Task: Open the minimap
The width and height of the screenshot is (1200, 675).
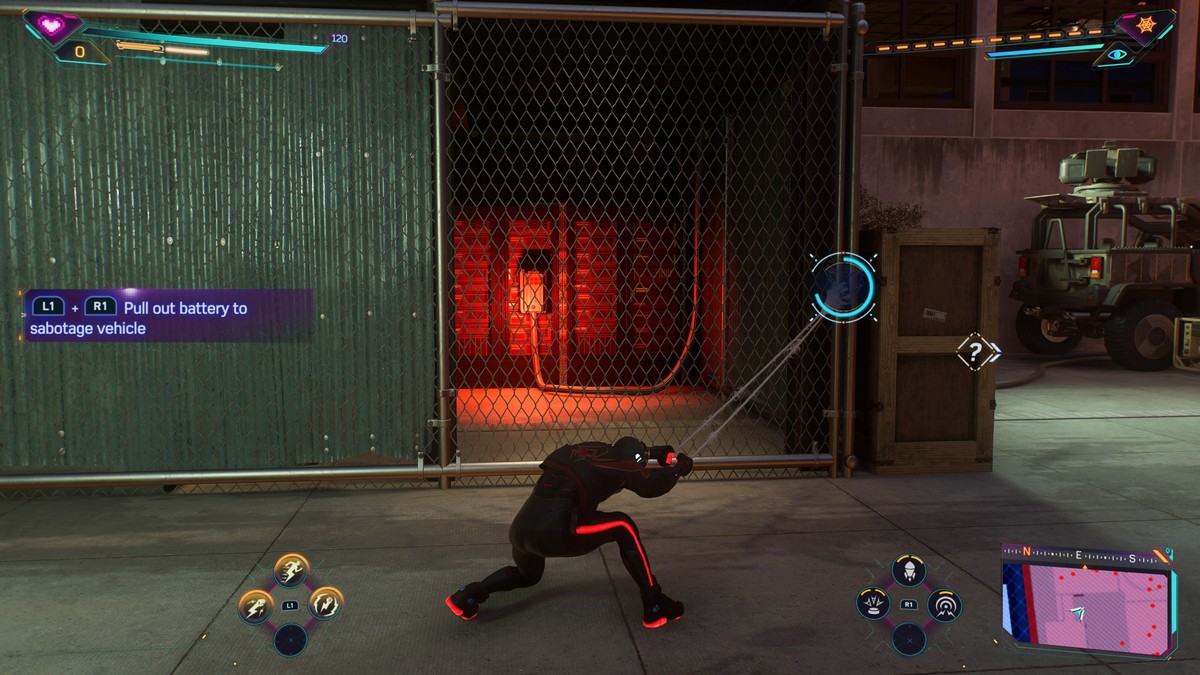Action: pos(1087,602)
